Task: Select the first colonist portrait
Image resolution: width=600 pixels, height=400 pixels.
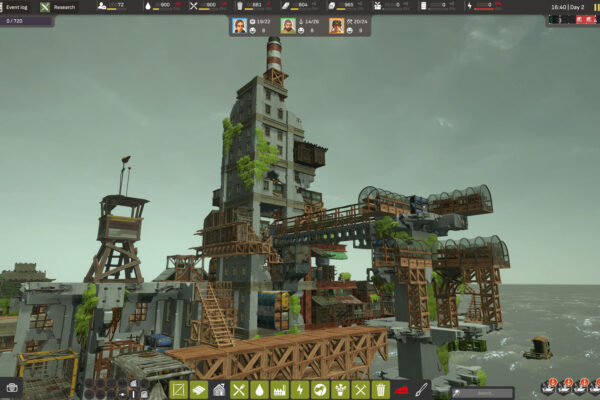Action: tap(240, 26)
